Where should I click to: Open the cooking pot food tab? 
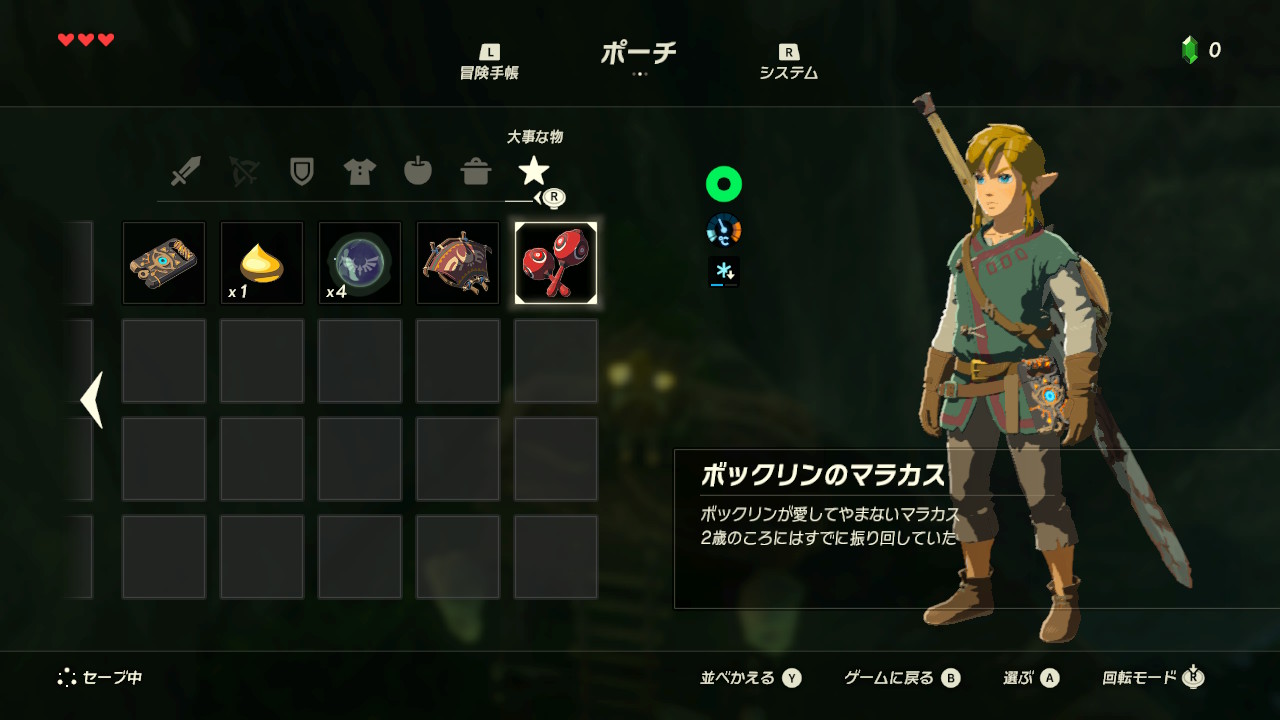pyautogui.click(x=475, y=172)
